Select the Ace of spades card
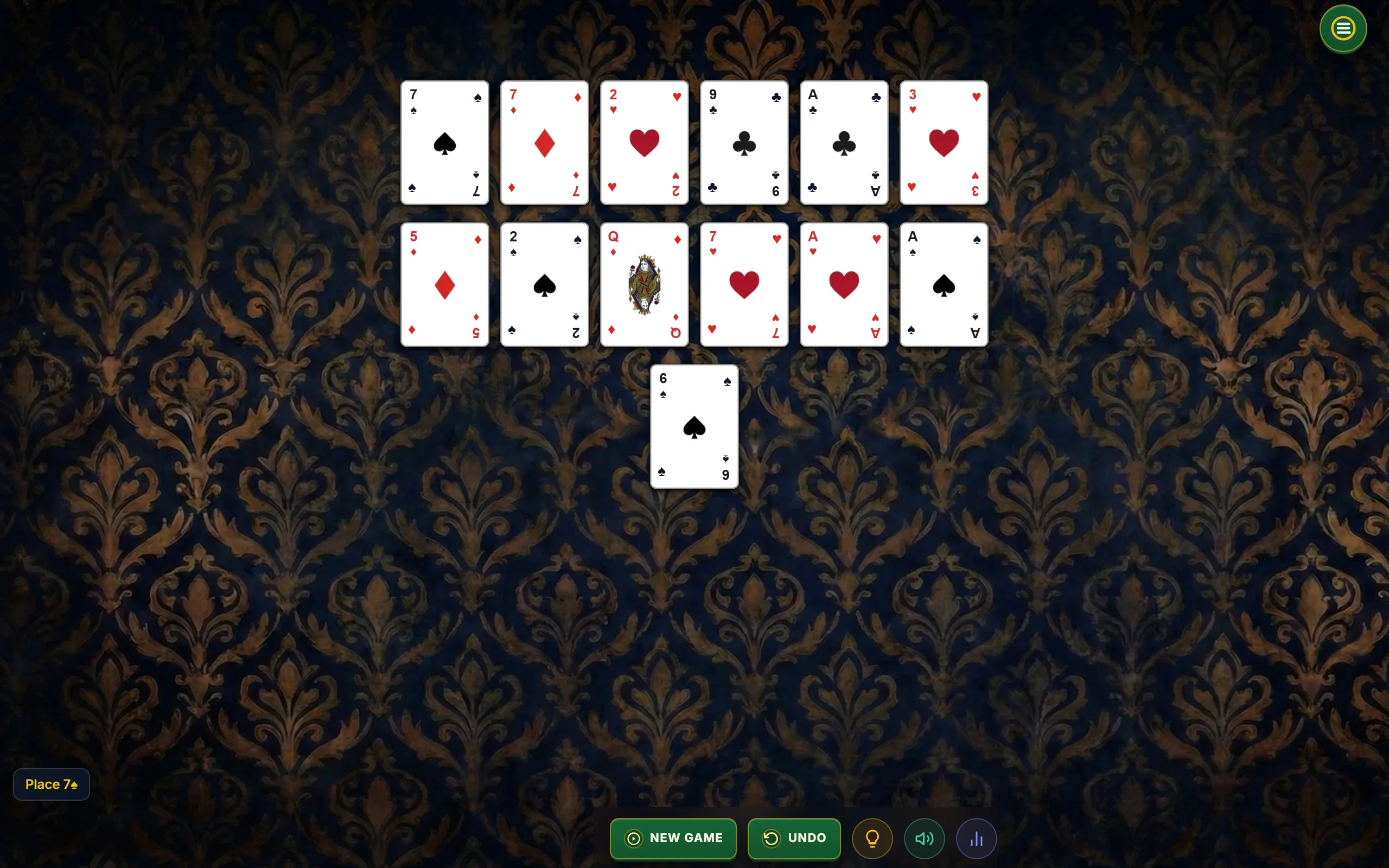The image size is (1389, 868). pyautogui.click(x=943, y=284)
